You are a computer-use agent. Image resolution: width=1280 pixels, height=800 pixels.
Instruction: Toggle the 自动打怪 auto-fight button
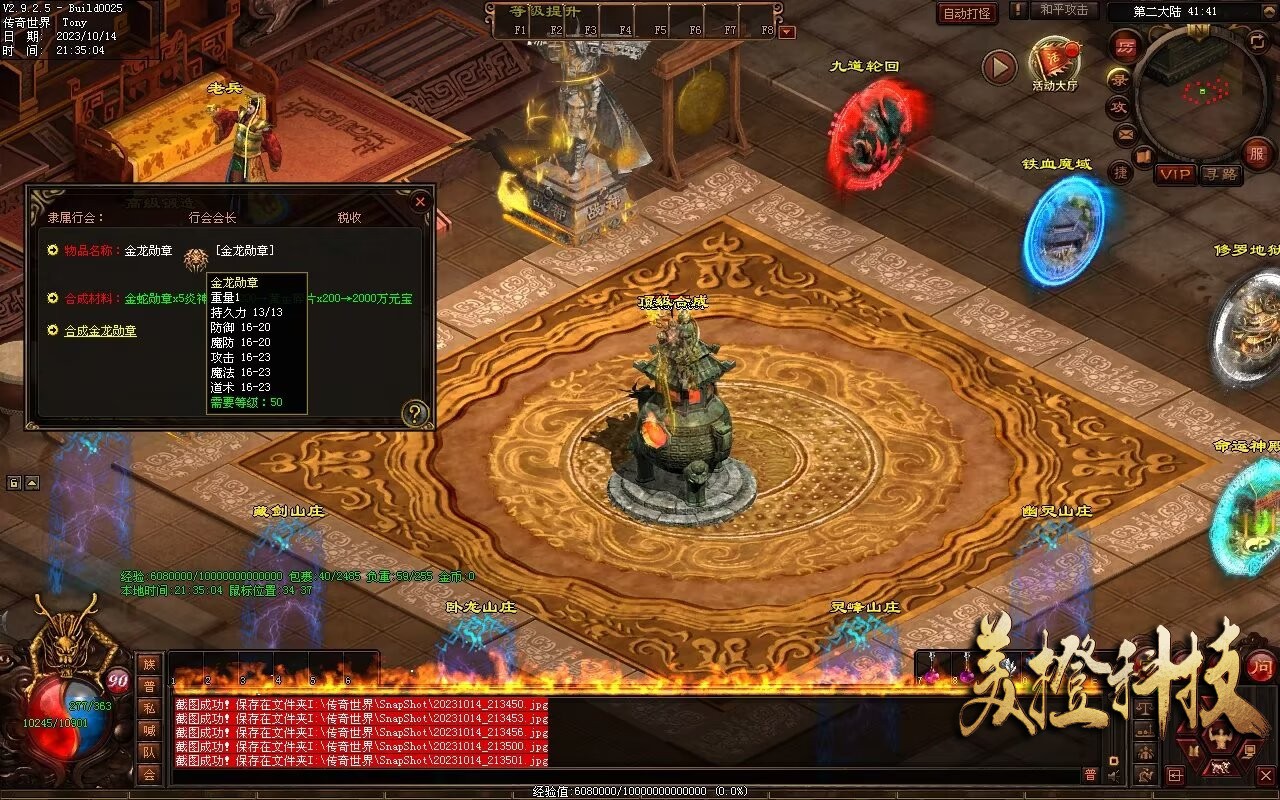[x=967, y=13]
